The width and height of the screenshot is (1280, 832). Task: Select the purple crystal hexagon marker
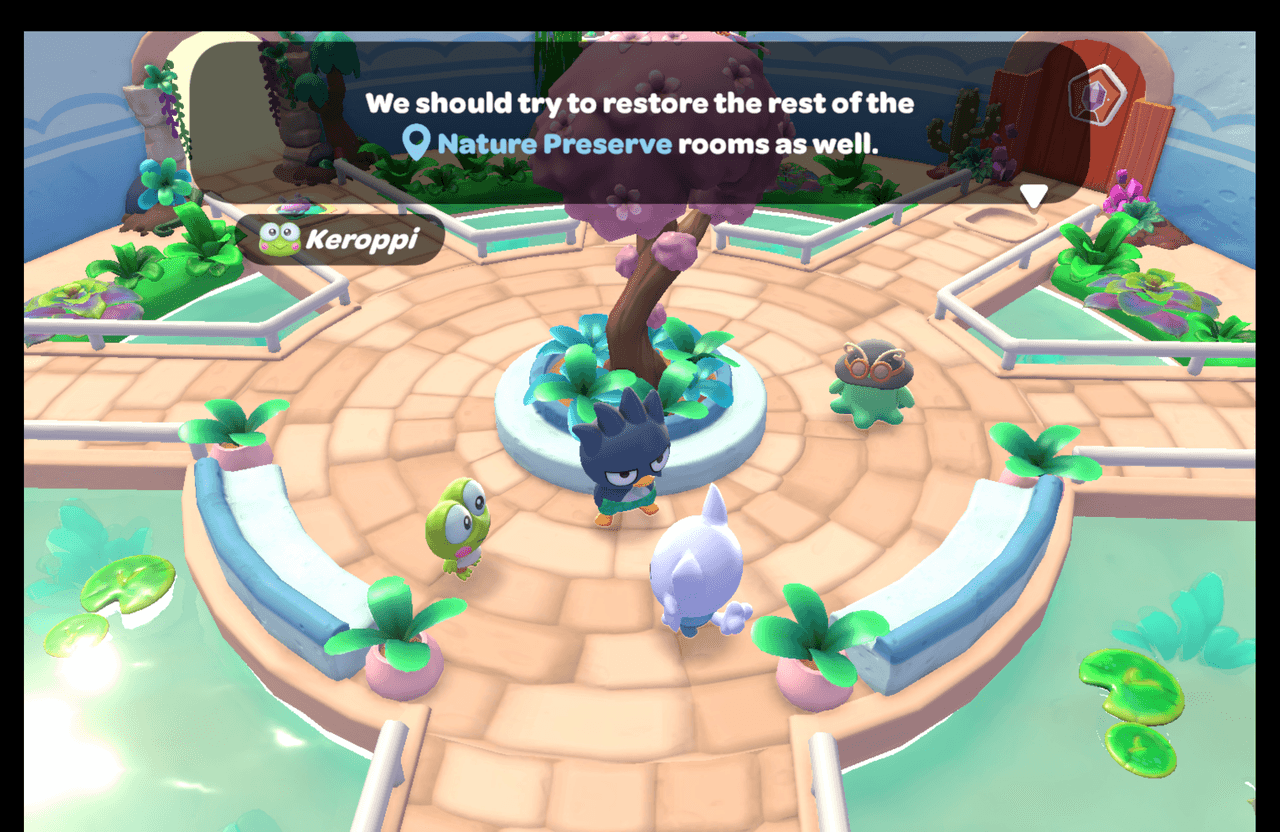(x=1097, y=96)
